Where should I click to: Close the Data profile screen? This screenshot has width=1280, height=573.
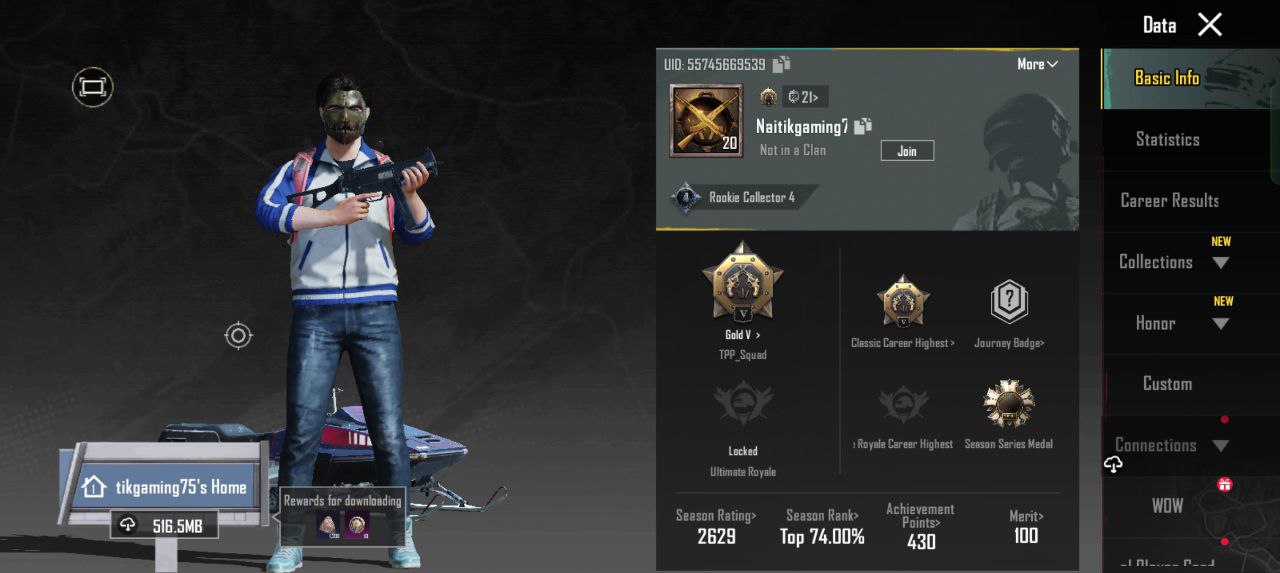point(1210,25)
